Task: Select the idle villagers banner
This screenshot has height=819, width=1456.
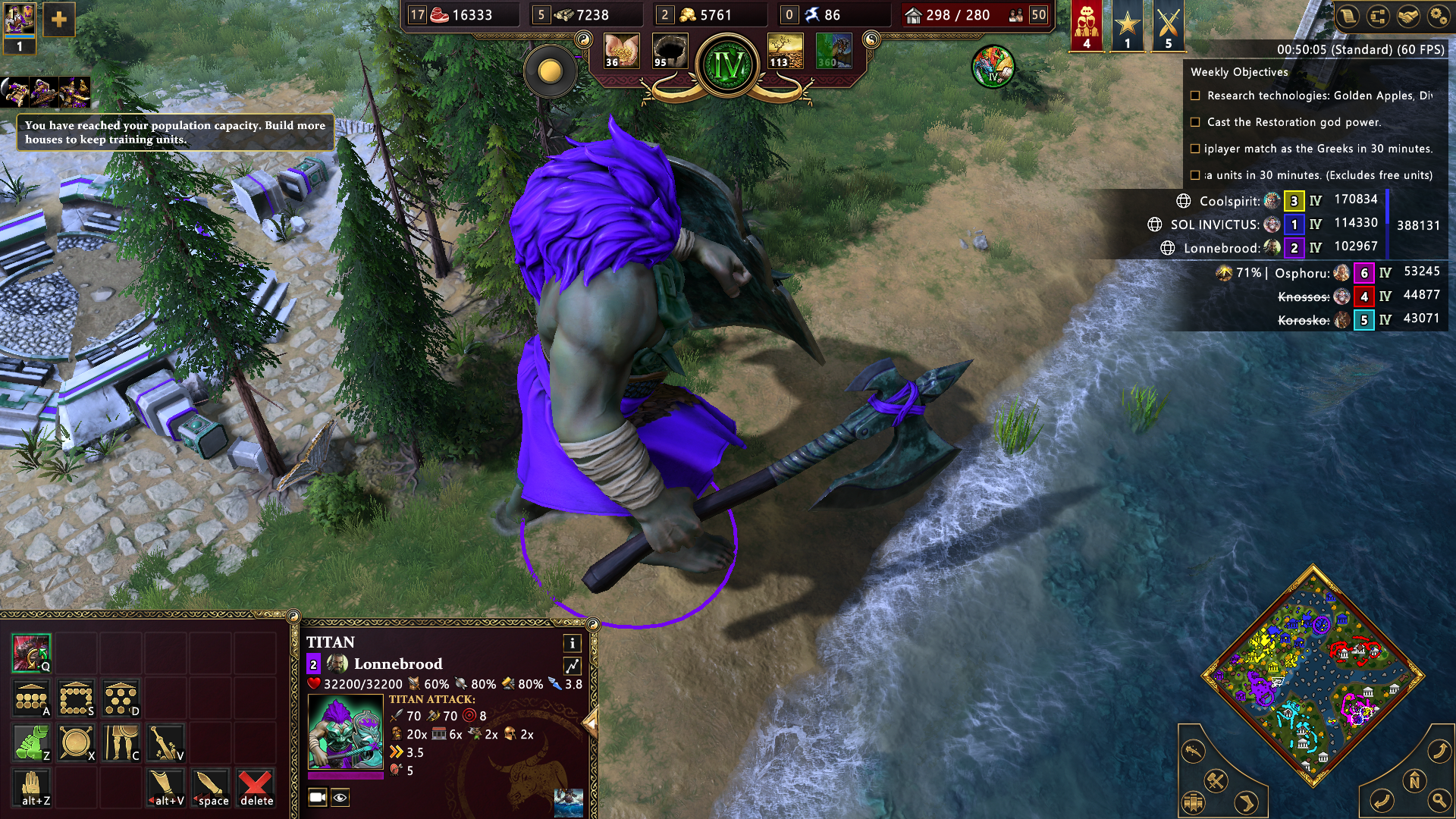Action: [1087, 25]
